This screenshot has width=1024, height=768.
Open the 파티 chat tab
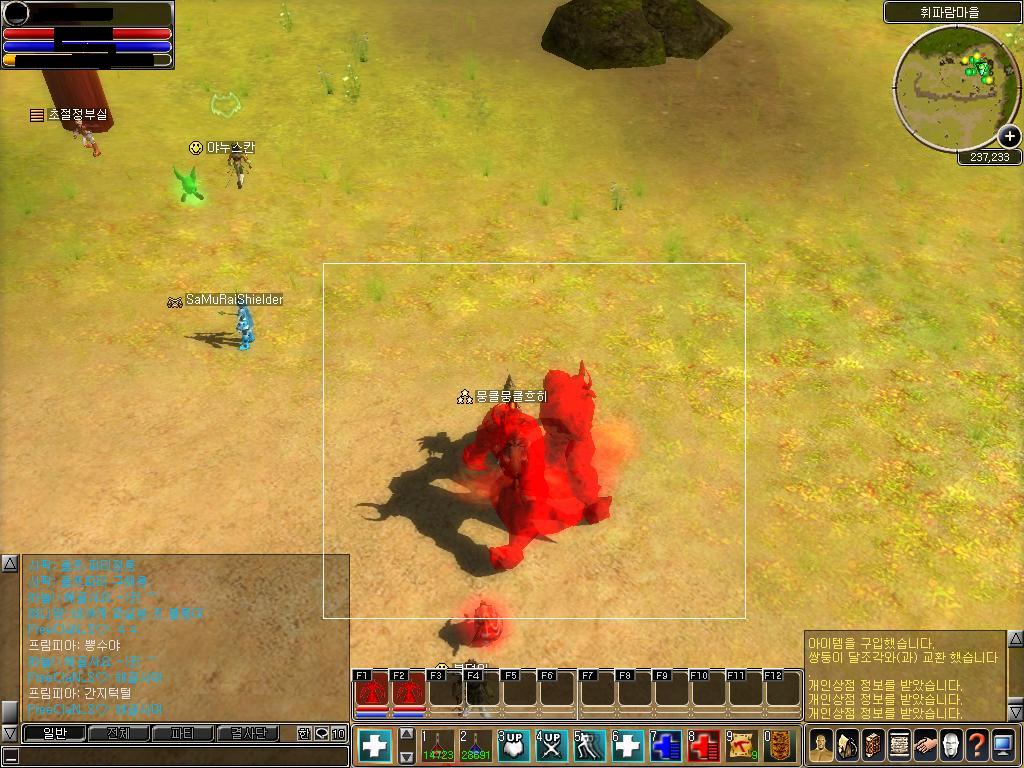click(183, 734)
